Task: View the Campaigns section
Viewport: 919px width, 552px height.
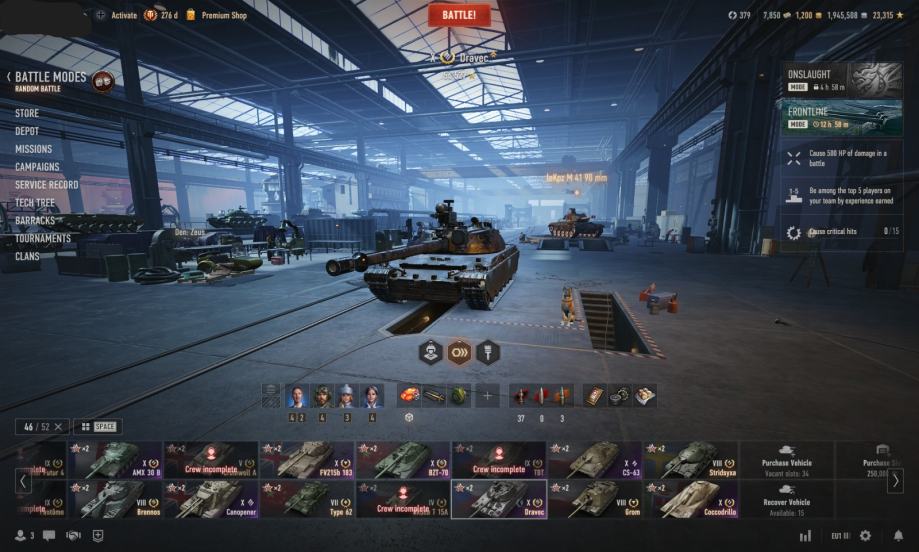Action: (37, 167)
